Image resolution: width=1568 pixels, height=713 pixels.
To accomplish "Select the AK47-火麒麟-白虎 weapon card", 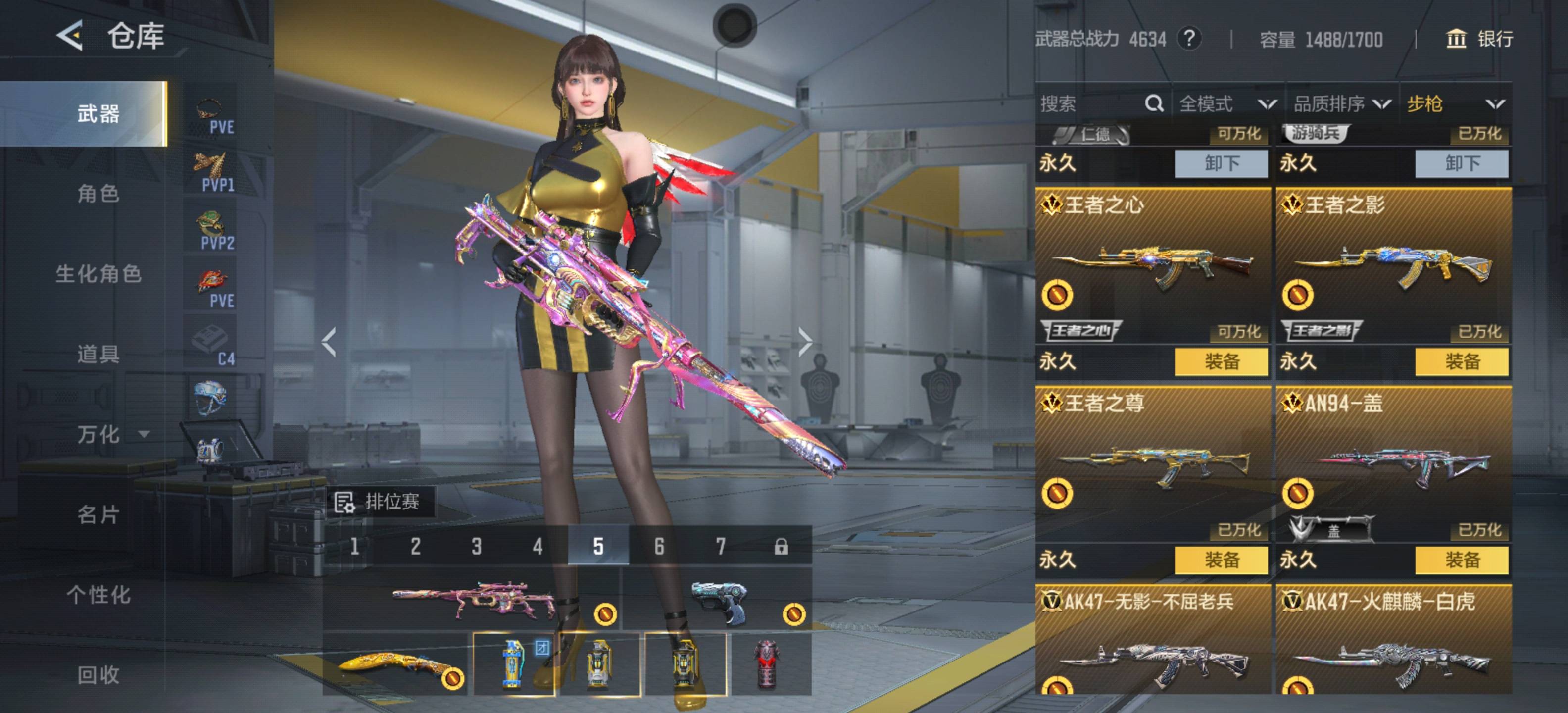I will click(1393, 639).
